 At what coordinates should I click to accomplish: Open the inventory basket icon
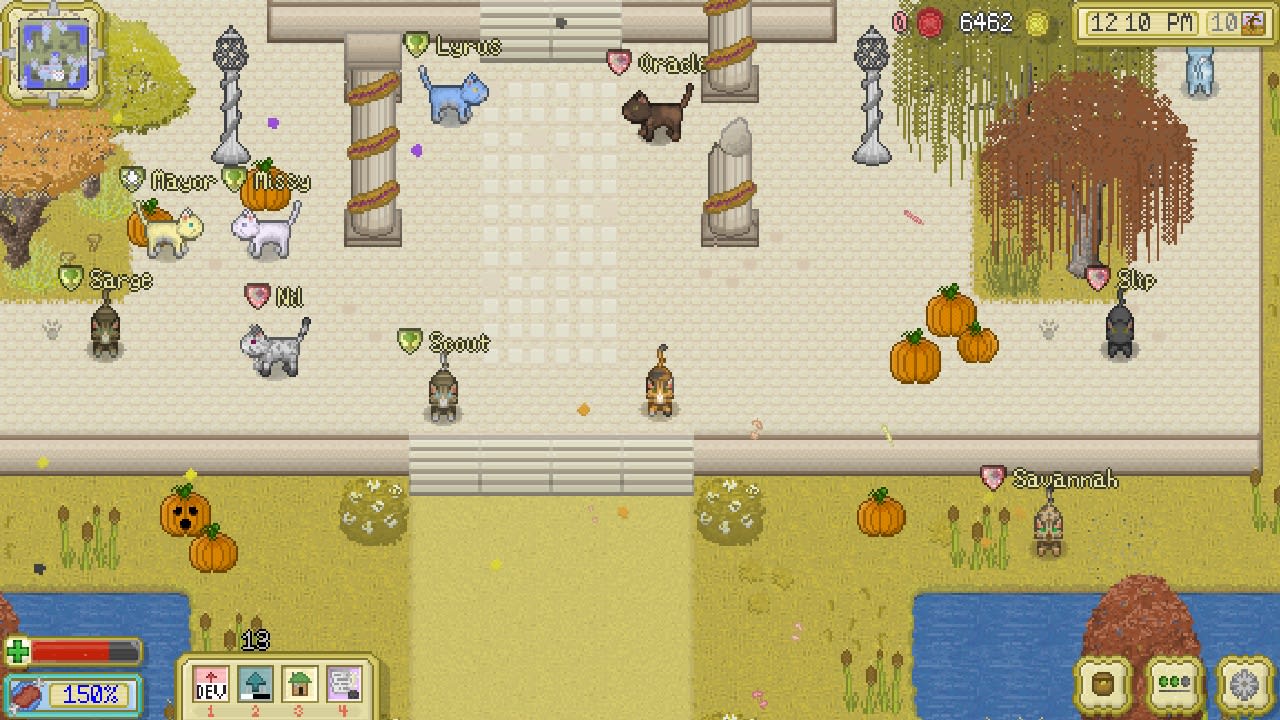click(1102, 685)
